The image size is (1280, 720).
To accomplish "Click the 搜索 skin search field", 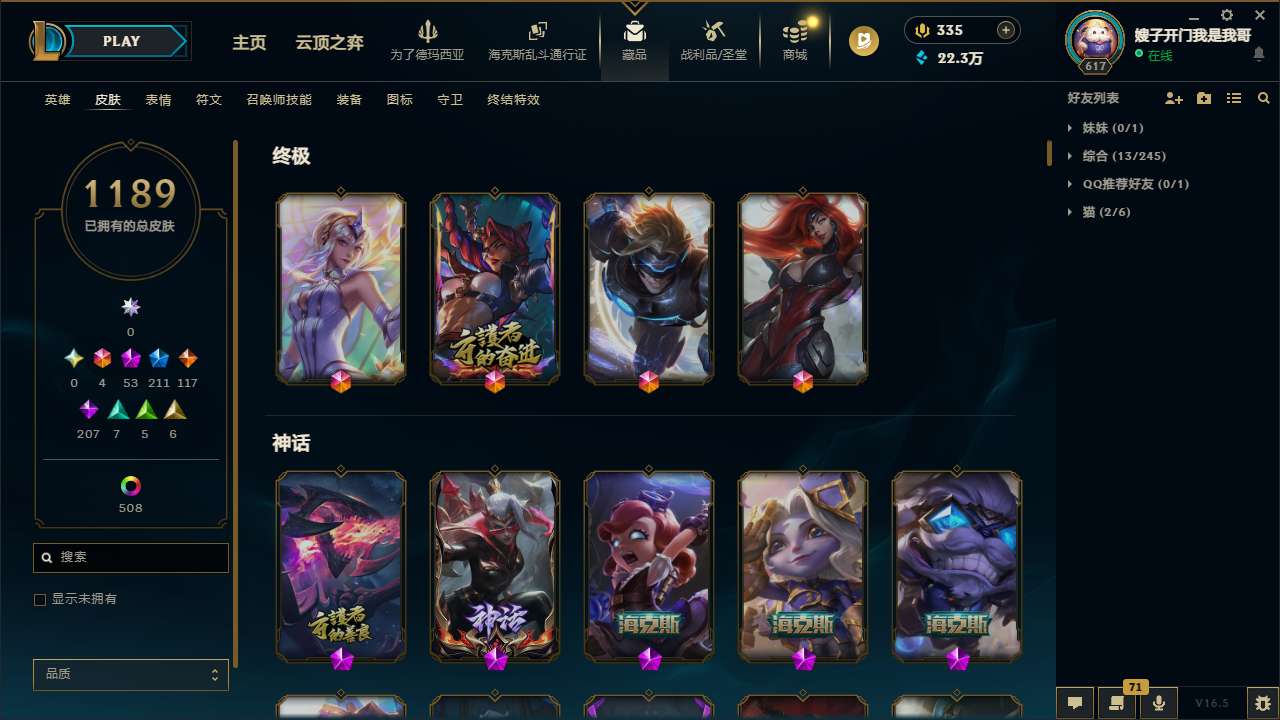I will click(x=130, y=557).
